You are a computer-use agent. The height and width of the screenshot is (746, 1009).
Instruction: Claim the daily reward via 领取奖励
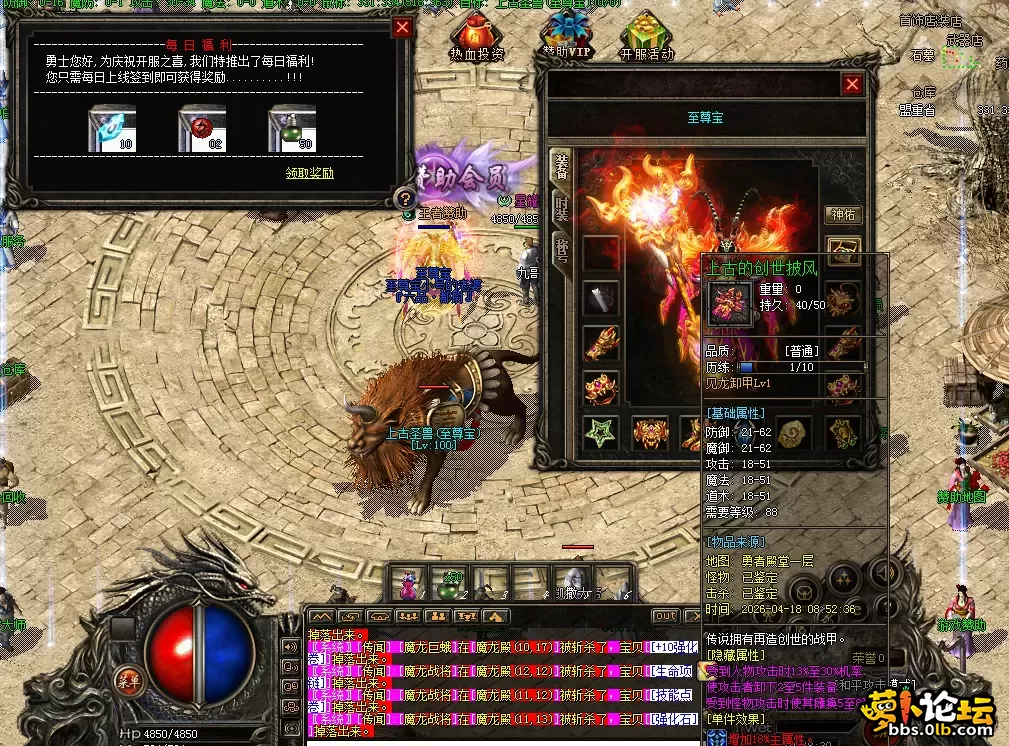pyautogui.click(x=309, y=172)
